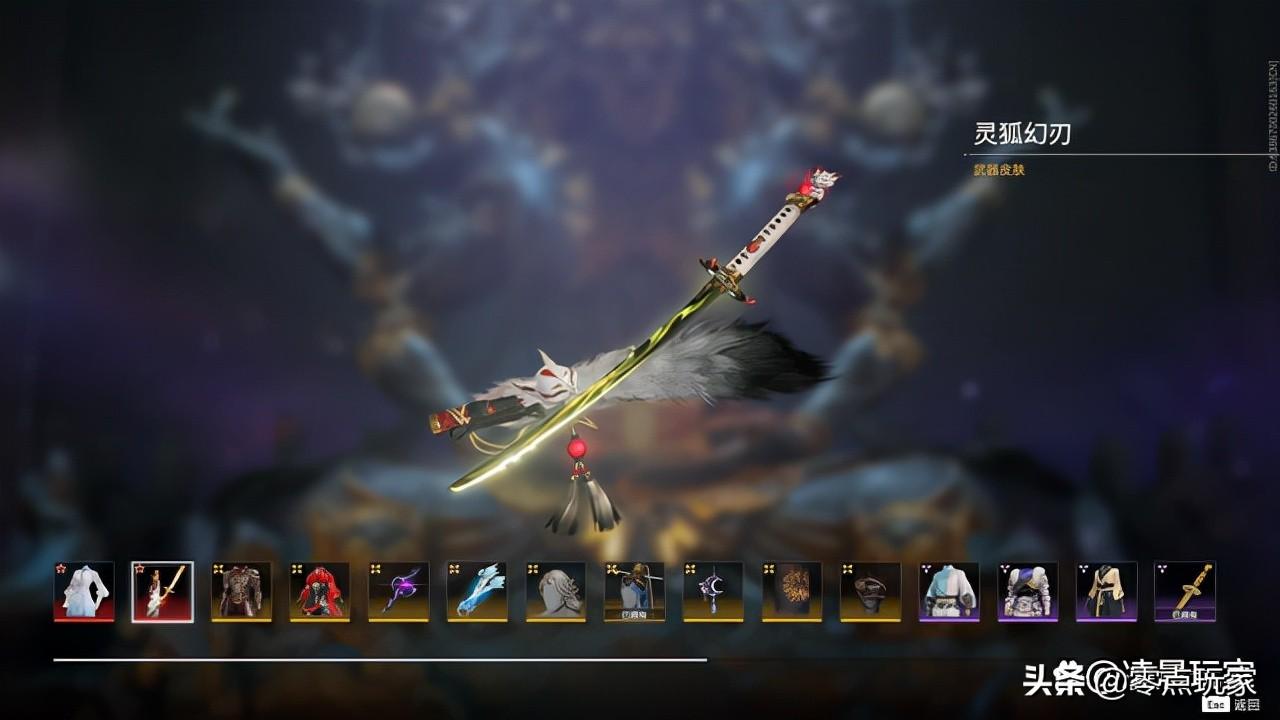Viewport: 1280px width, 720px height.
Task: Choose the highlighted fox sword skin thumbnail
Action: tap(162, 591)
